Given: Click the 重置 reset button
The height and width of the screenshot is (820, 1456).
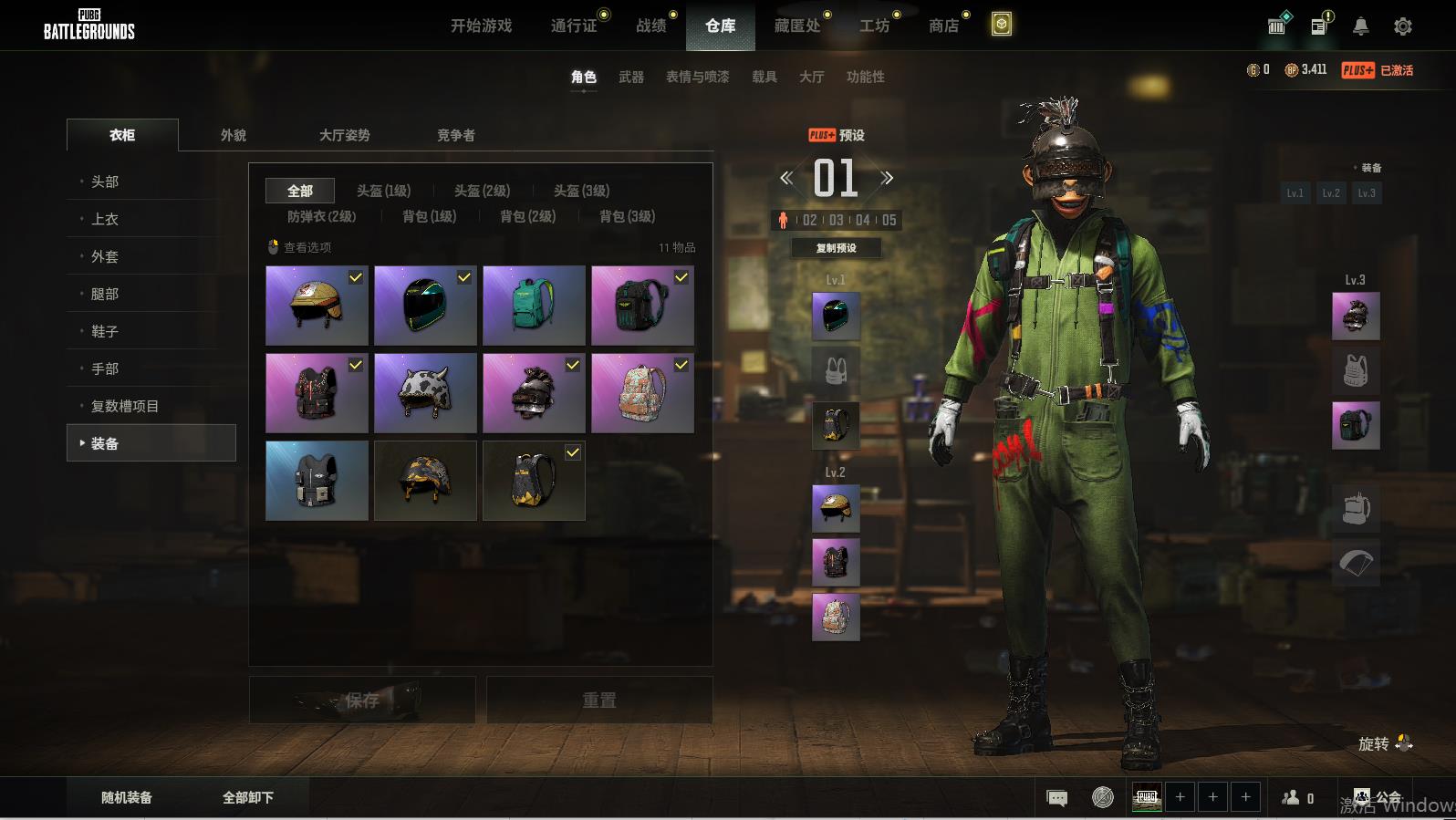Looking at the screenshot, I should [599, 701].
